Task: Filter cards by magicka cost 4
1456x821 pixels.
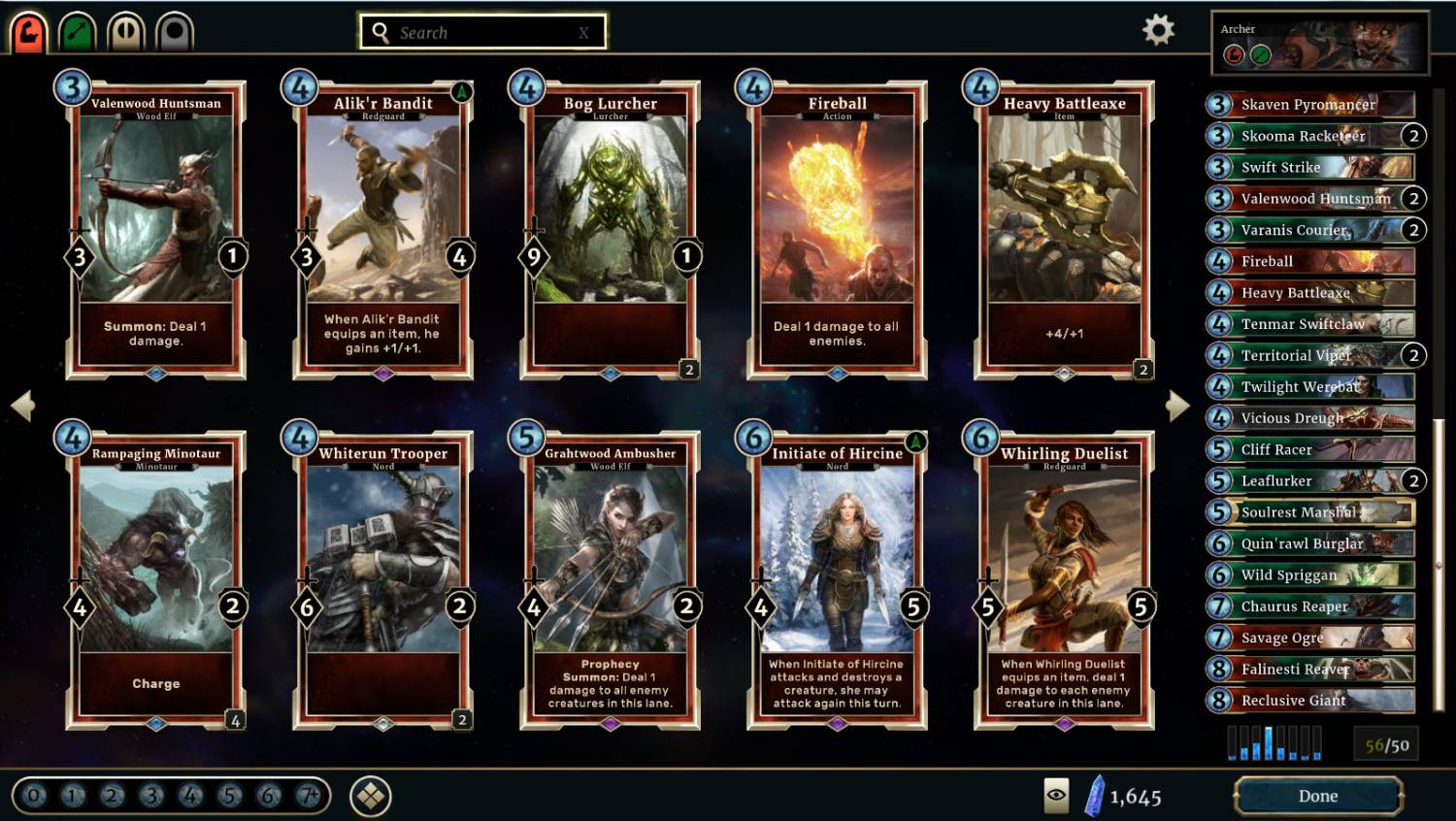Action: click(190, 796)
